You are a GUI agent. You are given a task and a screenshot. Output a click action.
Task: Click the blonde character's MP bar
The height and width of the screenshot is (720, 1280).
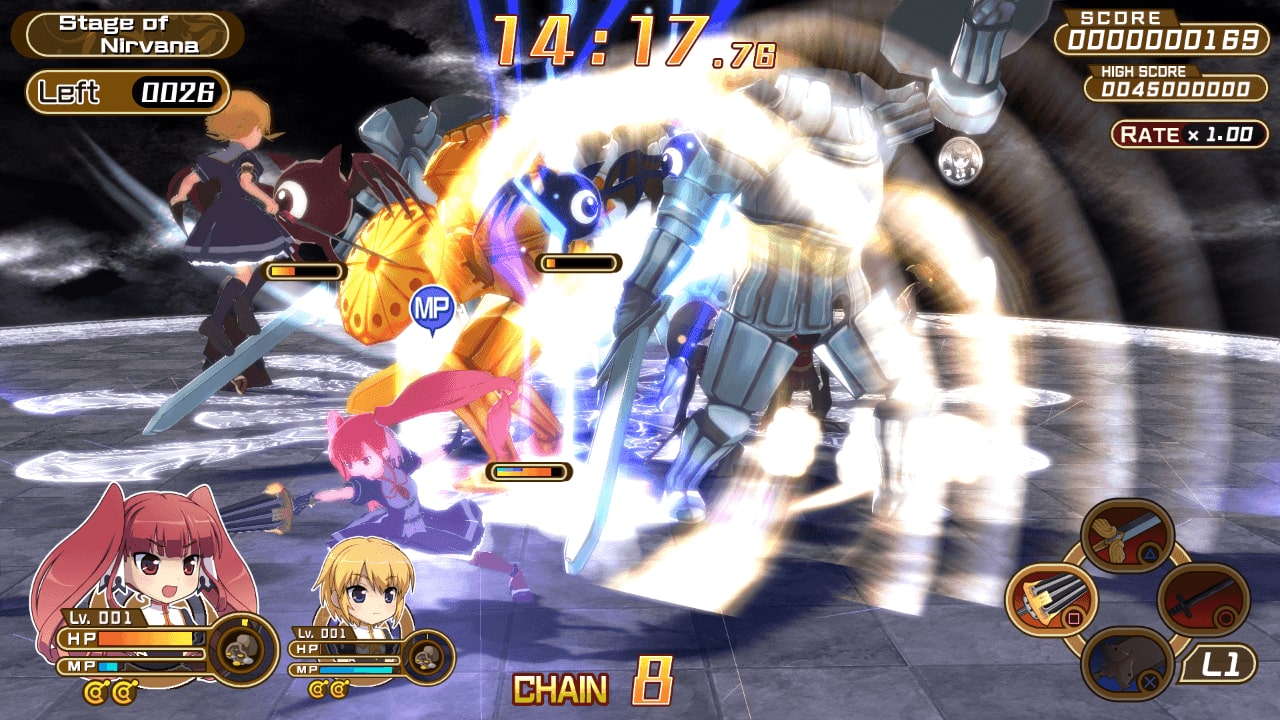pos(356,668)
